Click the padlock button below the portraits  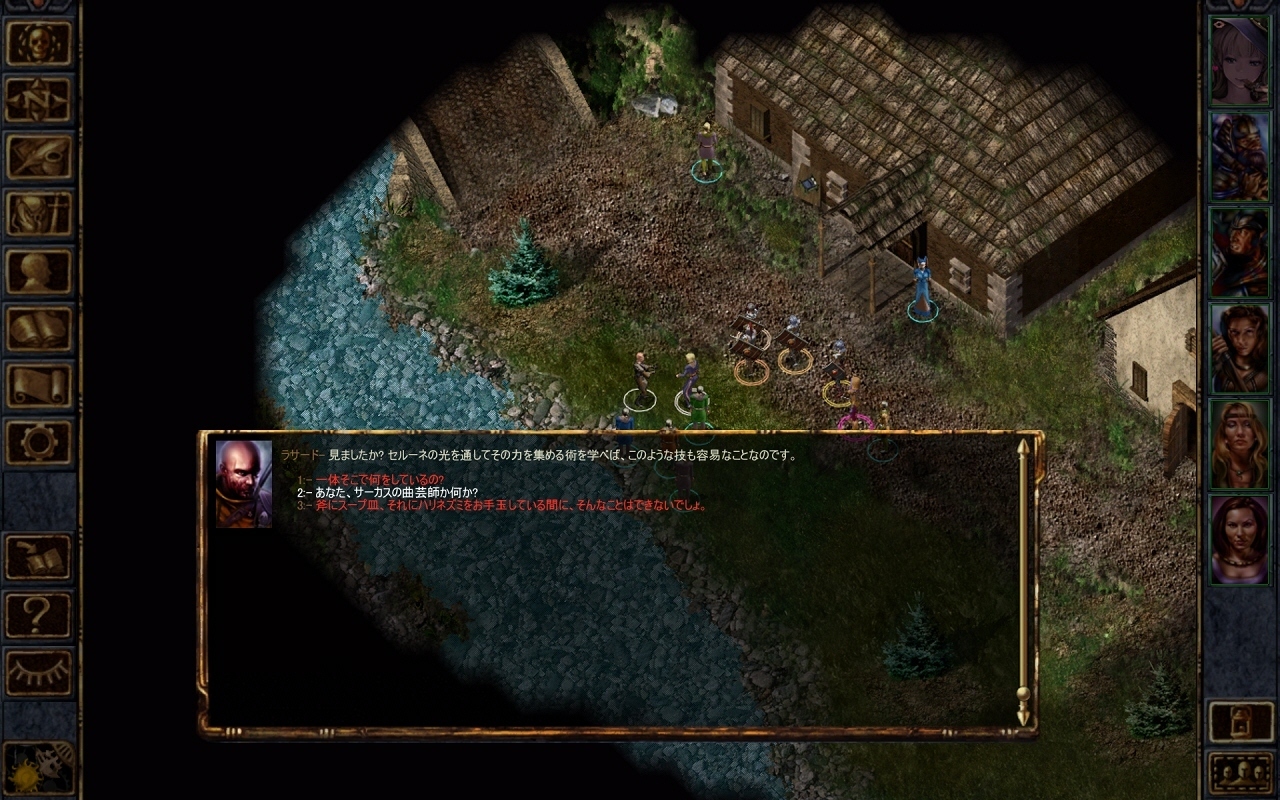(x=1240, y=722)
